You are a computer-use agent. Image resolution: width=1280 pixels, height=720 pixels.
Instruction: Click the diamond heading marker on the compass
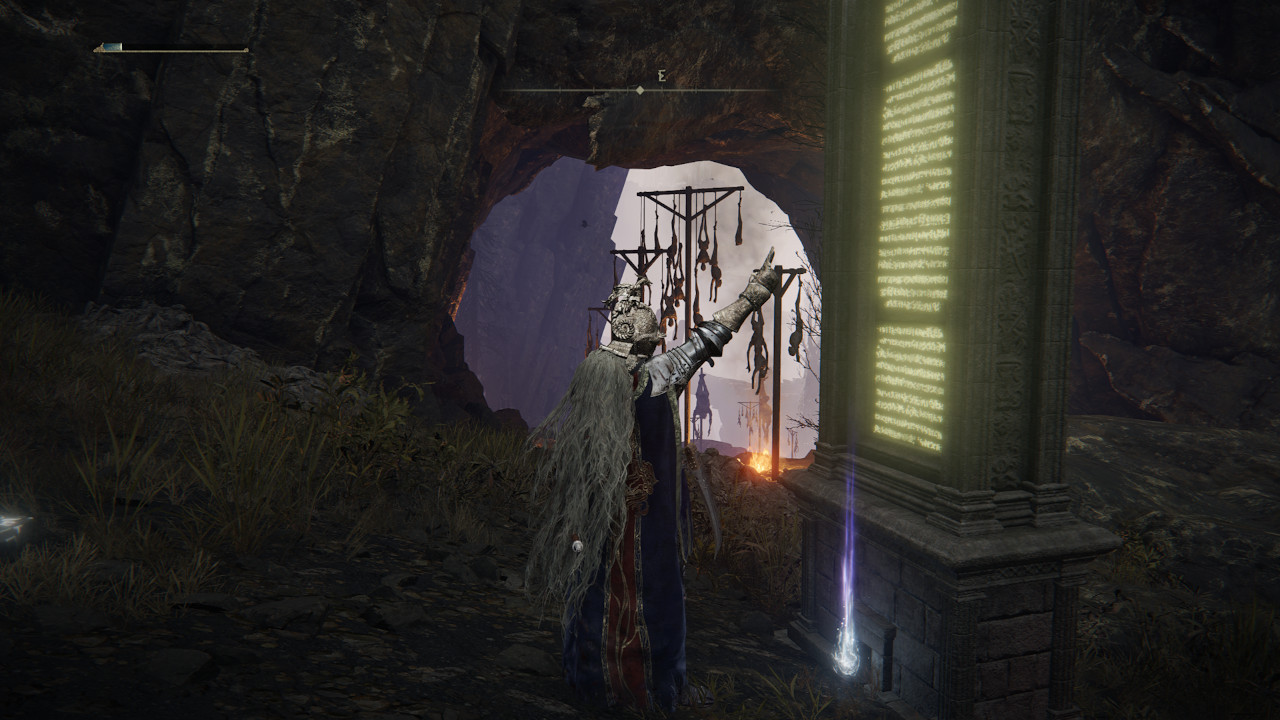pos(640,88)
